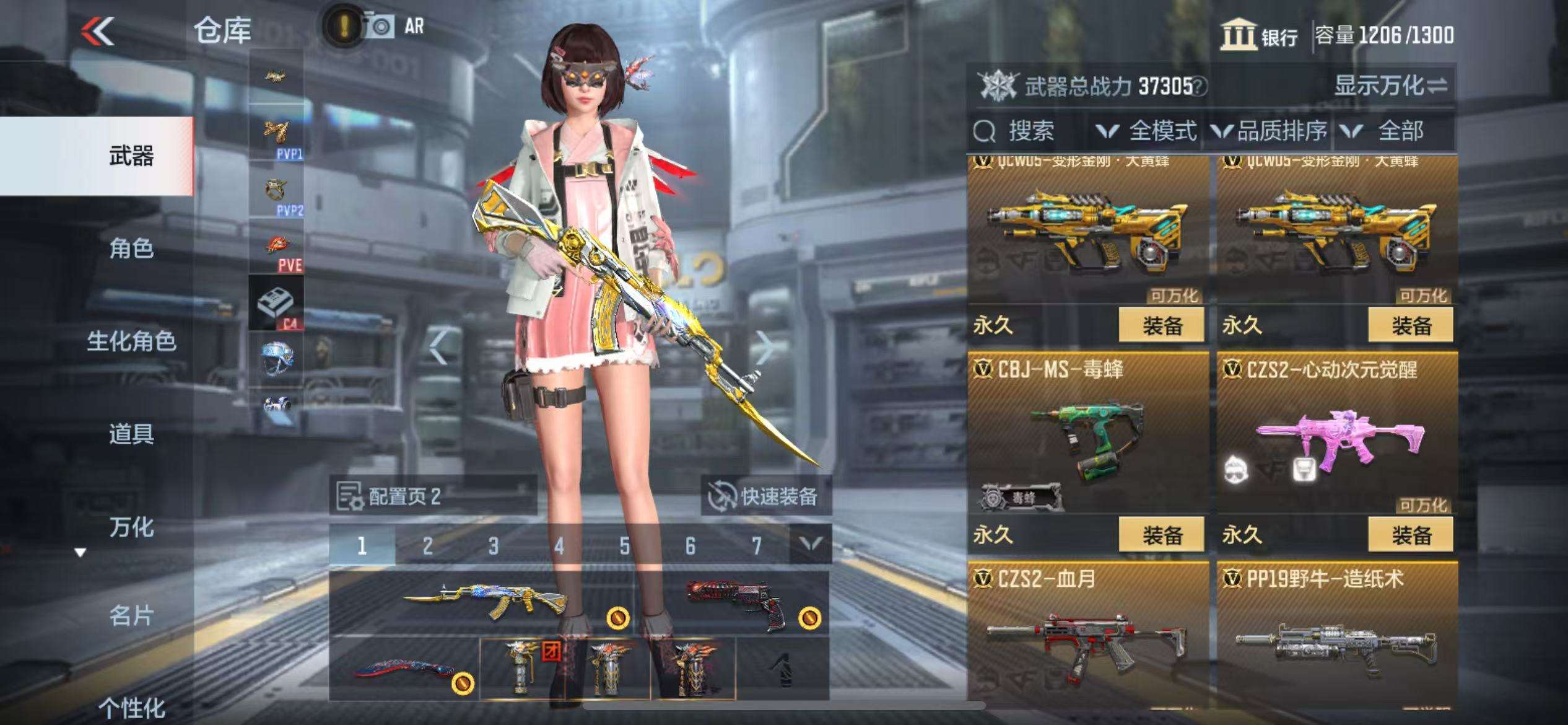The height and width of the screenshot is (725, 1568).
Task: Toggle 显示万化 display
Action: pyautogui.click(x=1390, y=86)
